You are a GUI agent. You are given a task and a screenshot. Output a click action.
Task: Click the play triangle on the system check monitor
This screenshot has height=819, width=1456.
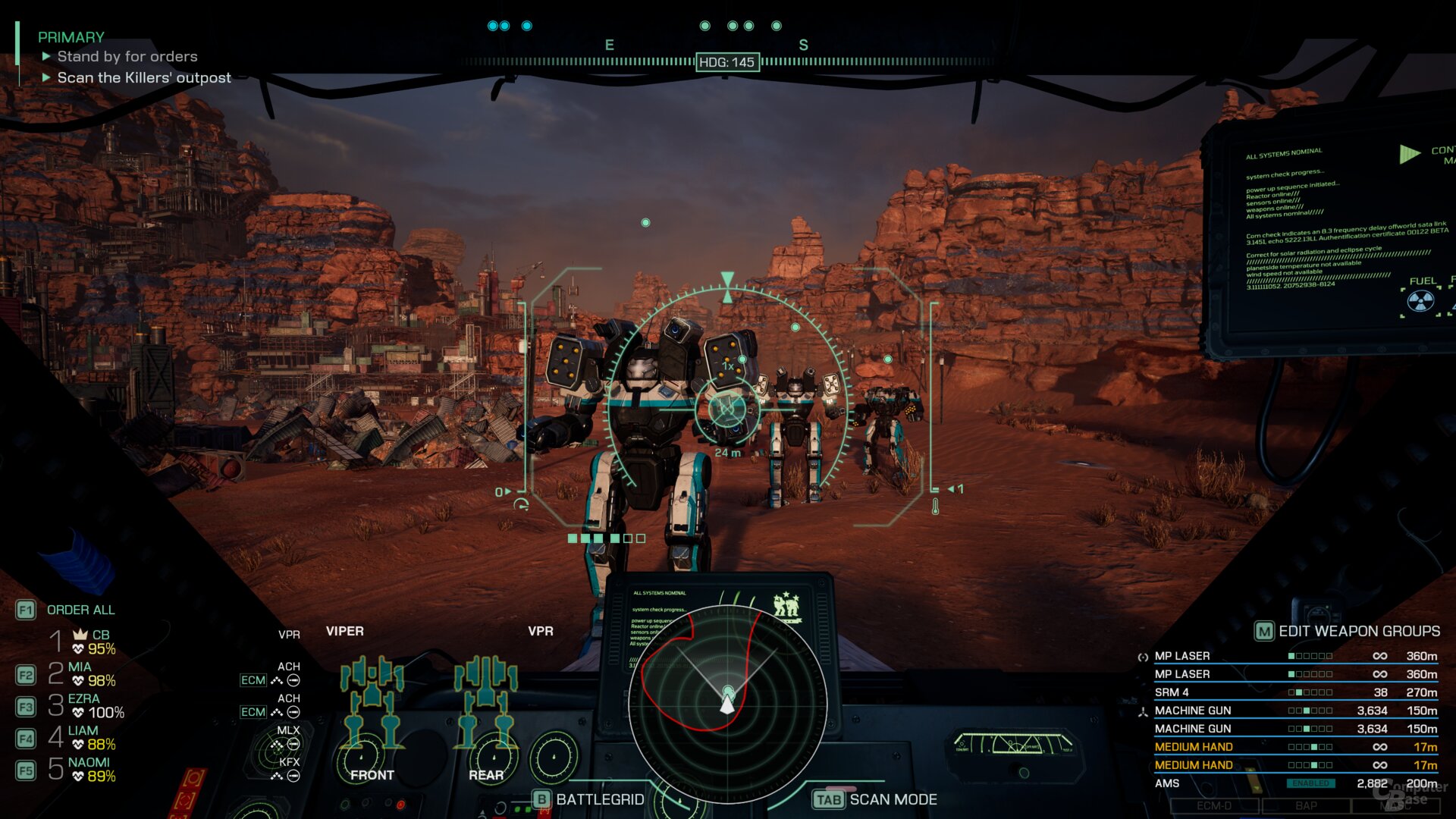1408,152
